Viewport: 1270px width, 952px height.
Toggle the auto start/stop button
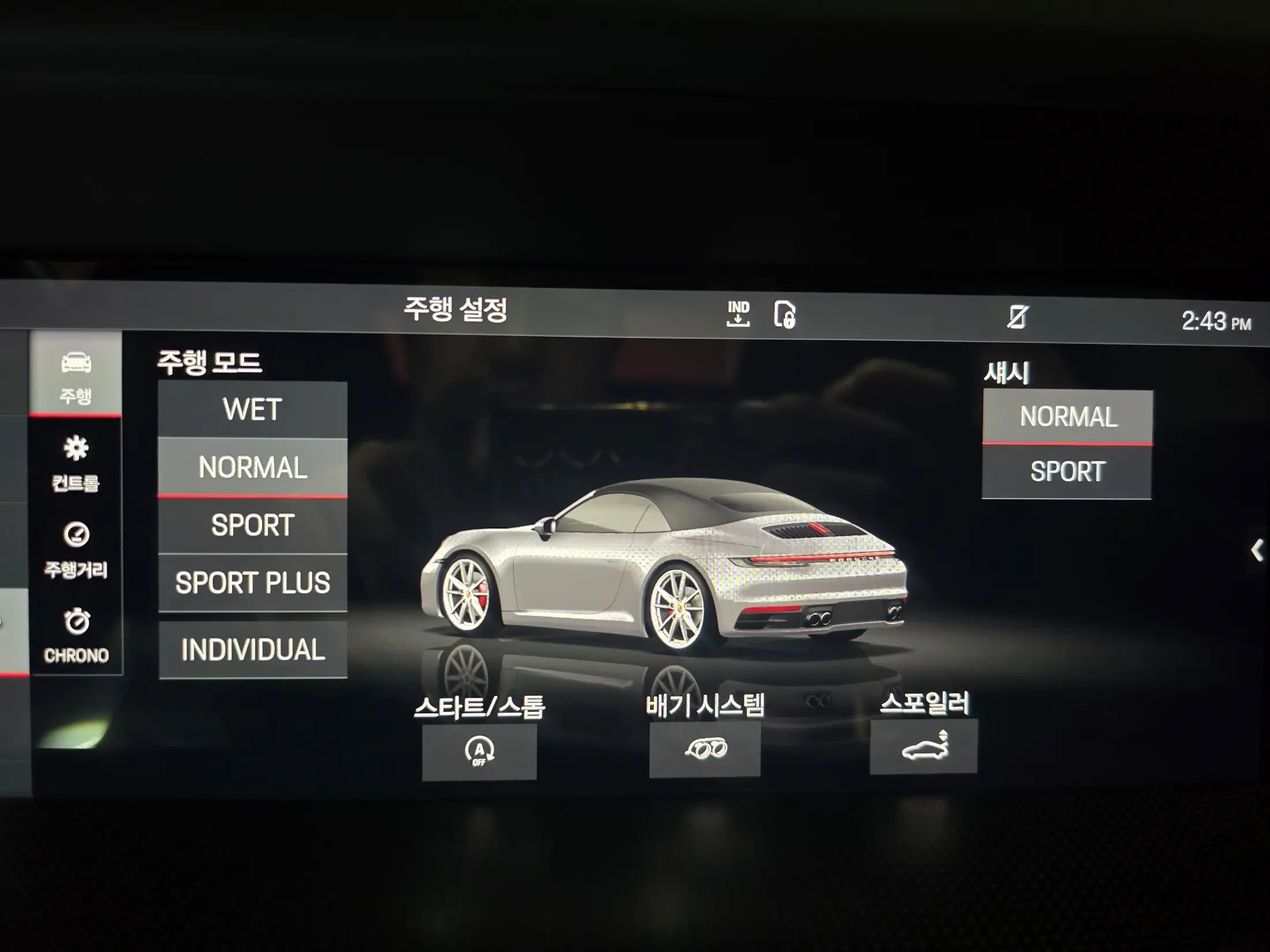tap(479, 751)
